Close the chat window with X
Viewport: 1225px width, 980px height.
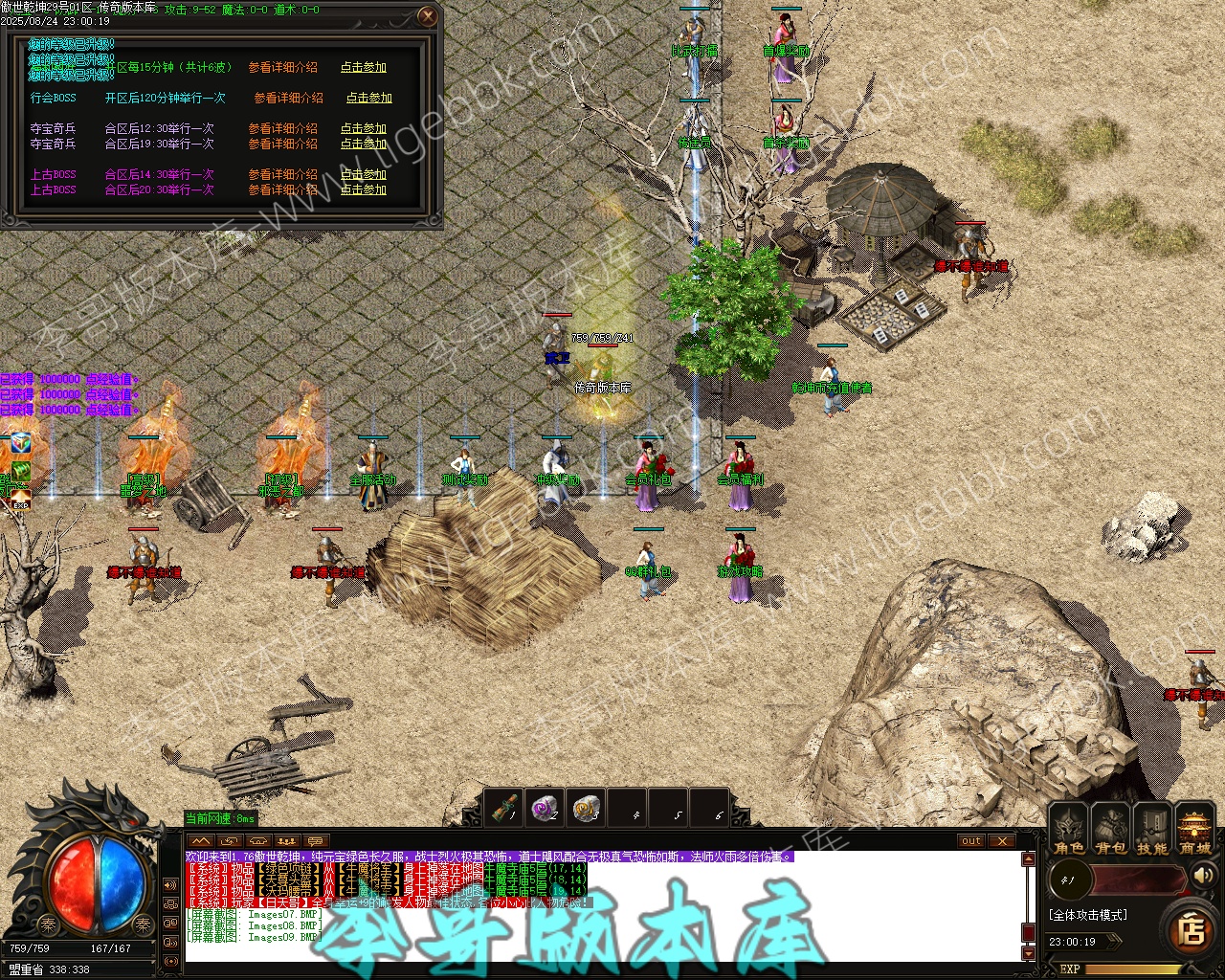click(1002, 841)
